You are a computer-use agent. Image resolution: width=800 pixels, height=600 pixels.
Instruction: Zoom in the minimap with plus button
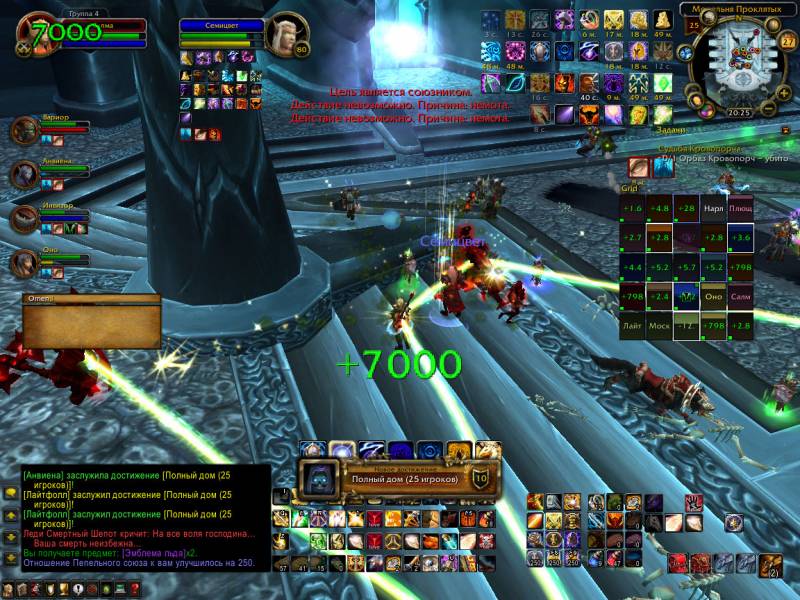coord(783,93)
